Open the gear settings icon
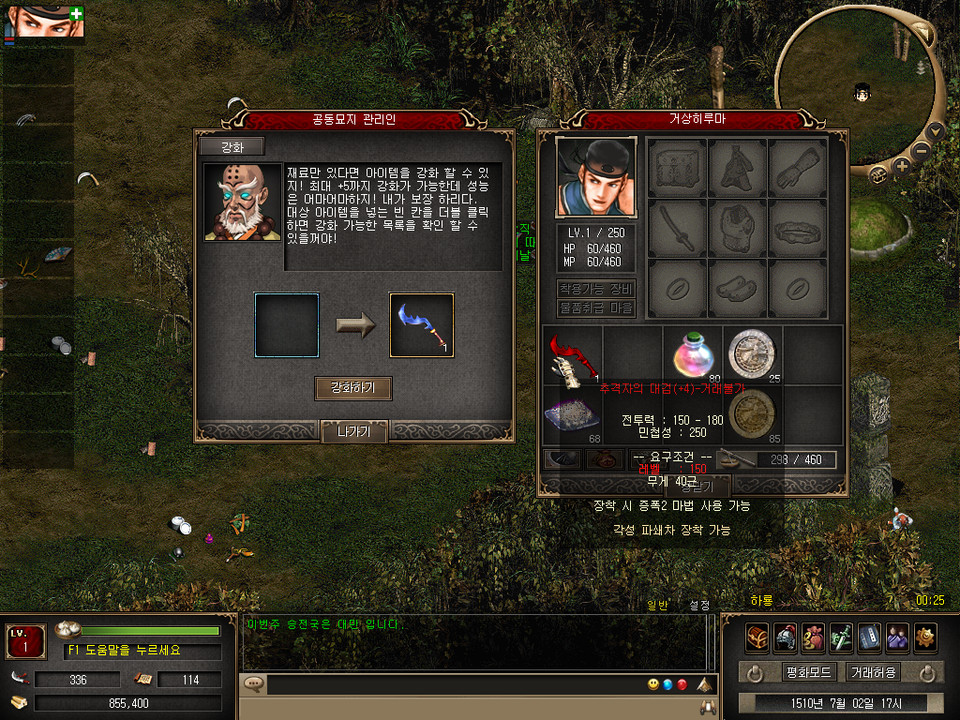This screenshot has width=960, height=720. [925, 636]
